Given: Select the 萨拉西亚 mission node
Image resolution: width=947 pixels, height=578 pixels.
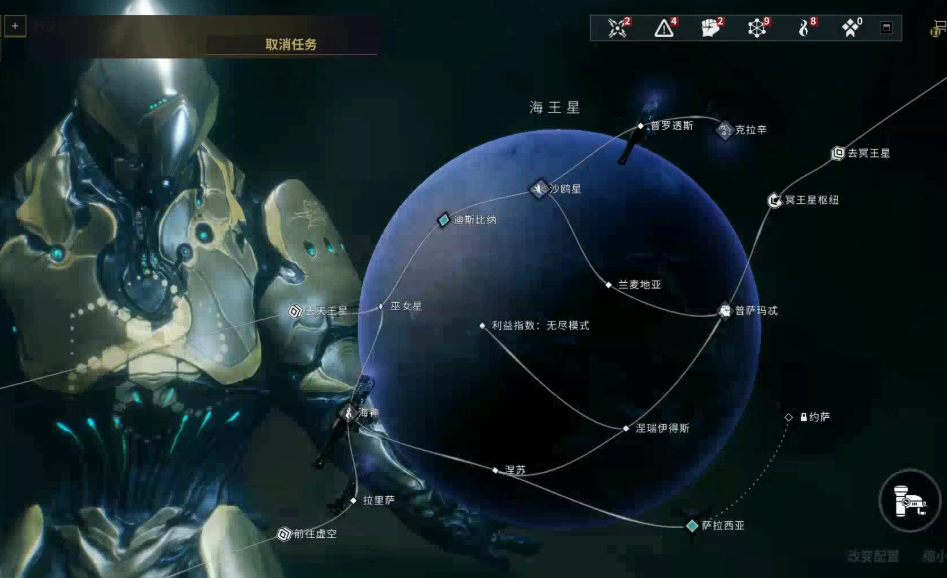Looking at the screenshot, I should click(692, 525).
